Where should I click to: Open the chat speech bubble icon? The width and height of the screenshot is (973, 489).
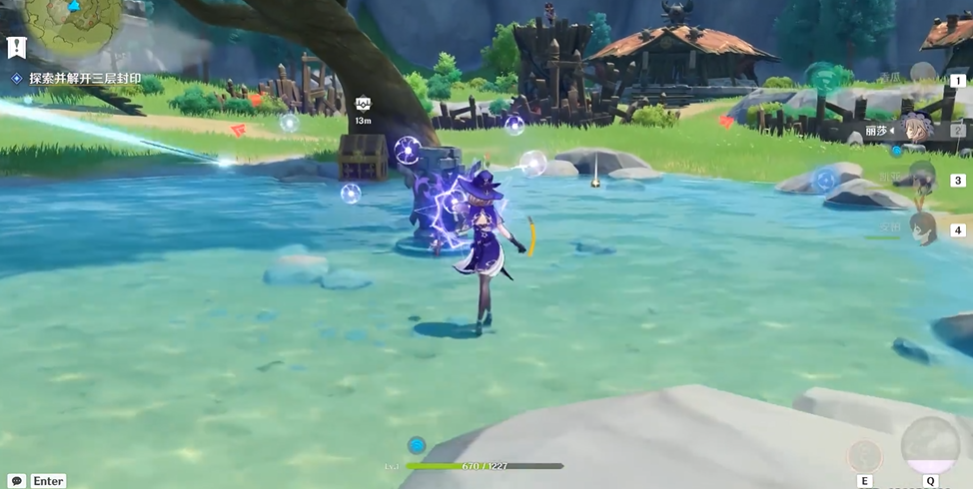tap(16, 481)
